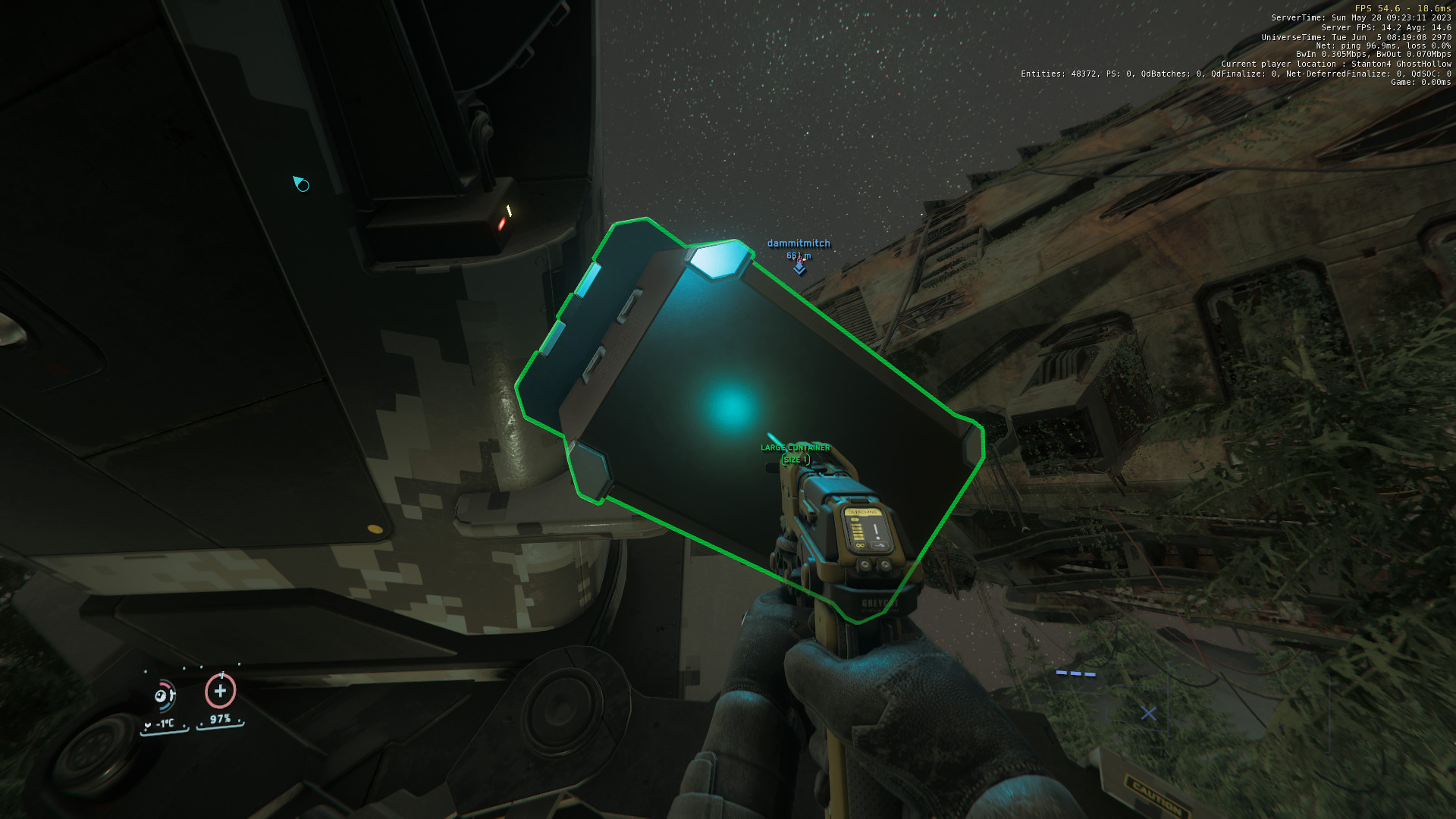The height and width of the screenshot is (819, 1456).
Task: Click the GREYCAT brand label on the tool
Action: 880,604
